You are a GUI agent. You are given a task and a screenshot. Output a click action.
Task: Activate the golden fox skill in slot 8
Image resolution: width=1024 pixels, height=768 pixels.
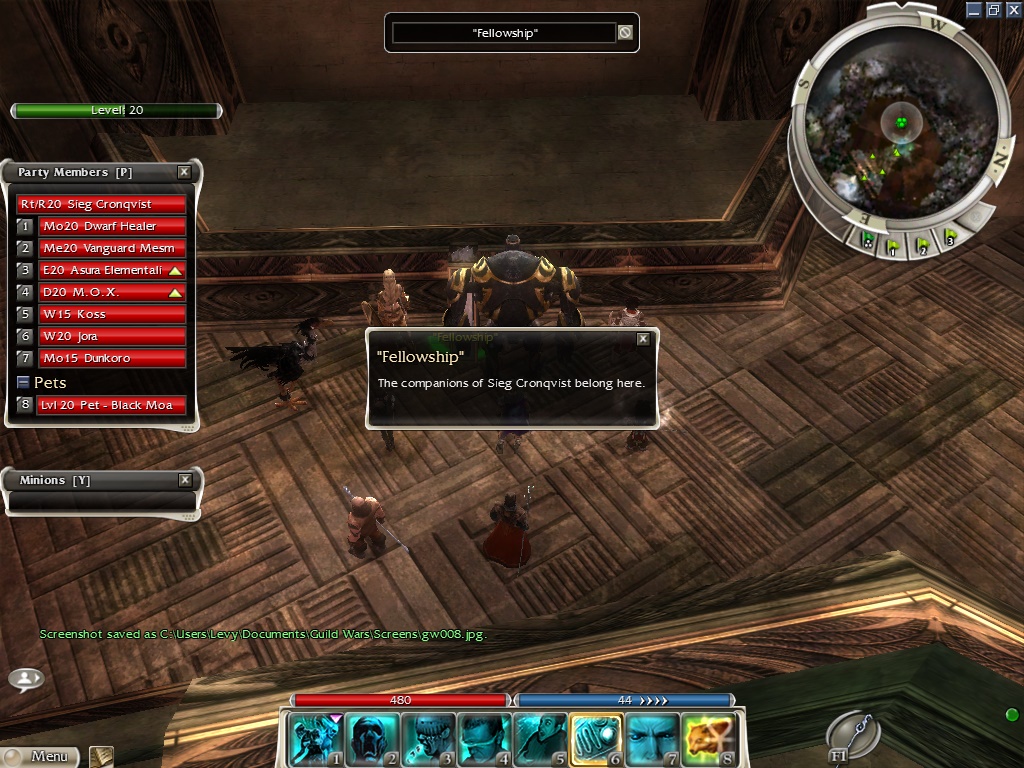click(x=708, y=738)
